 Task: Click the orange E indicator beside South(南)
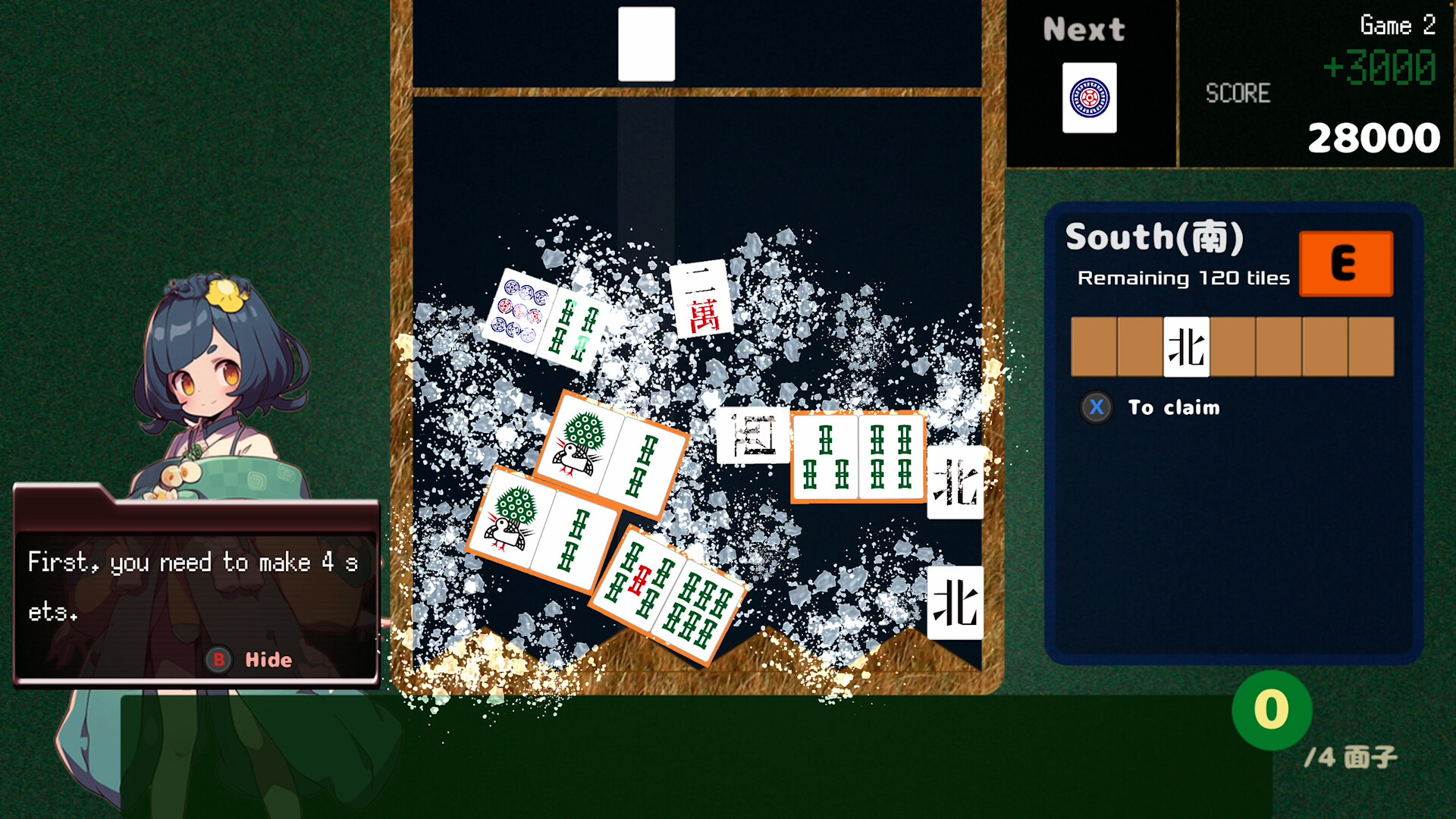[1346, 264]
